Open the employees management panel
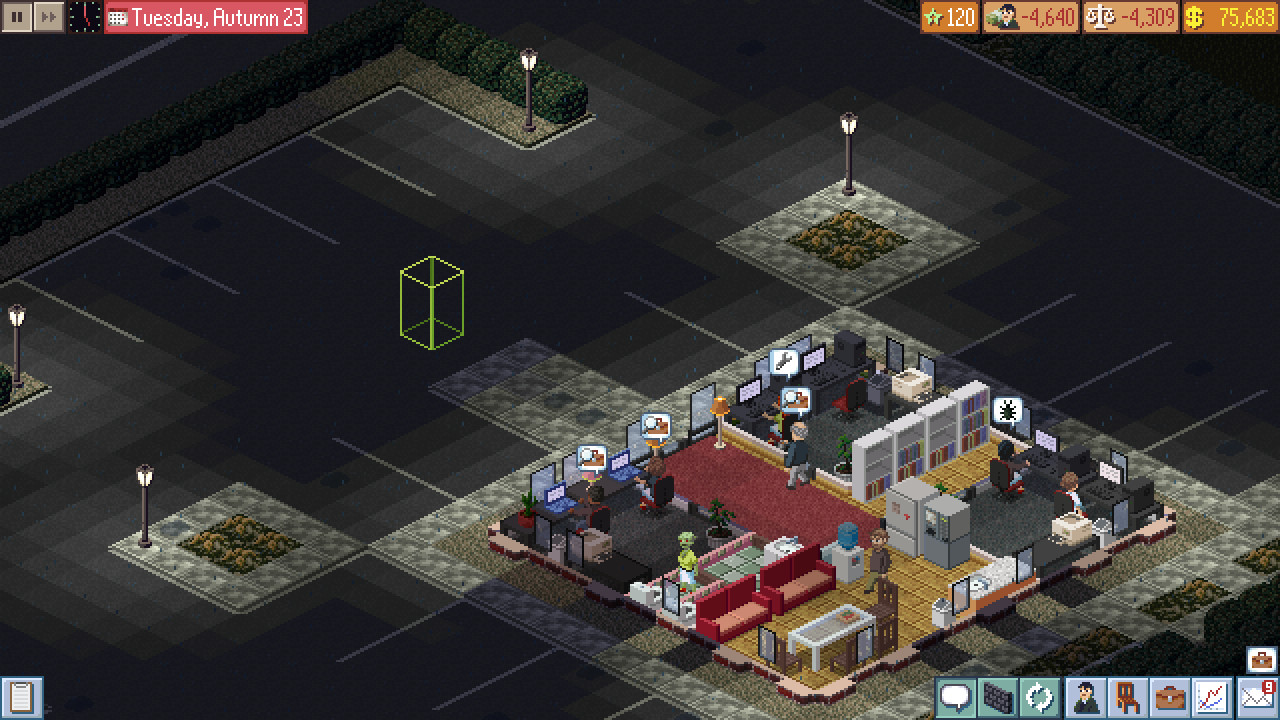Image resolution: width=1280 pixels, height=720 pixels. [x=1086, y=700]
